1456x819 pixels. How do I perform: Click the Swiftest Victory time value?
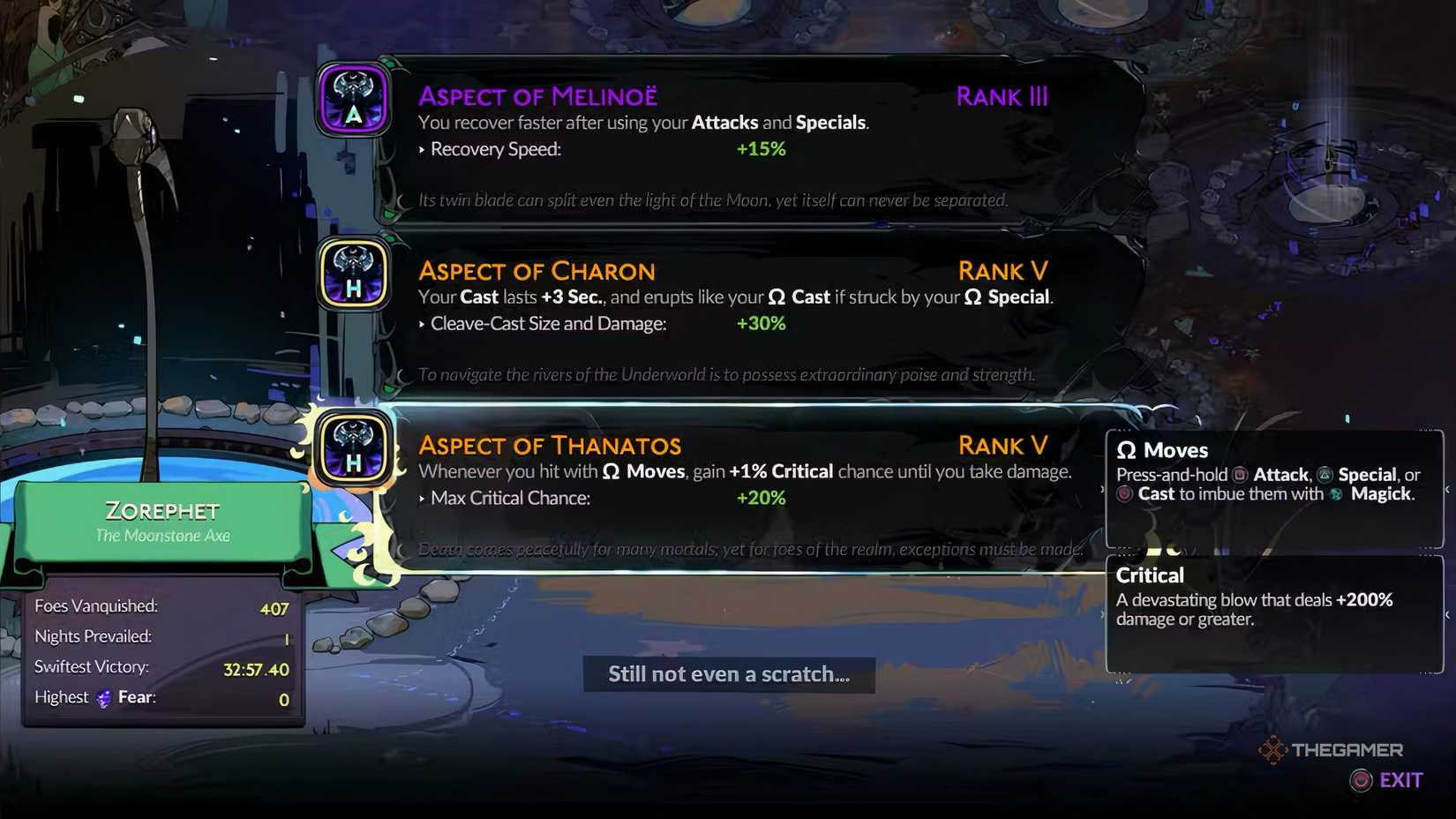click(258, 668)
